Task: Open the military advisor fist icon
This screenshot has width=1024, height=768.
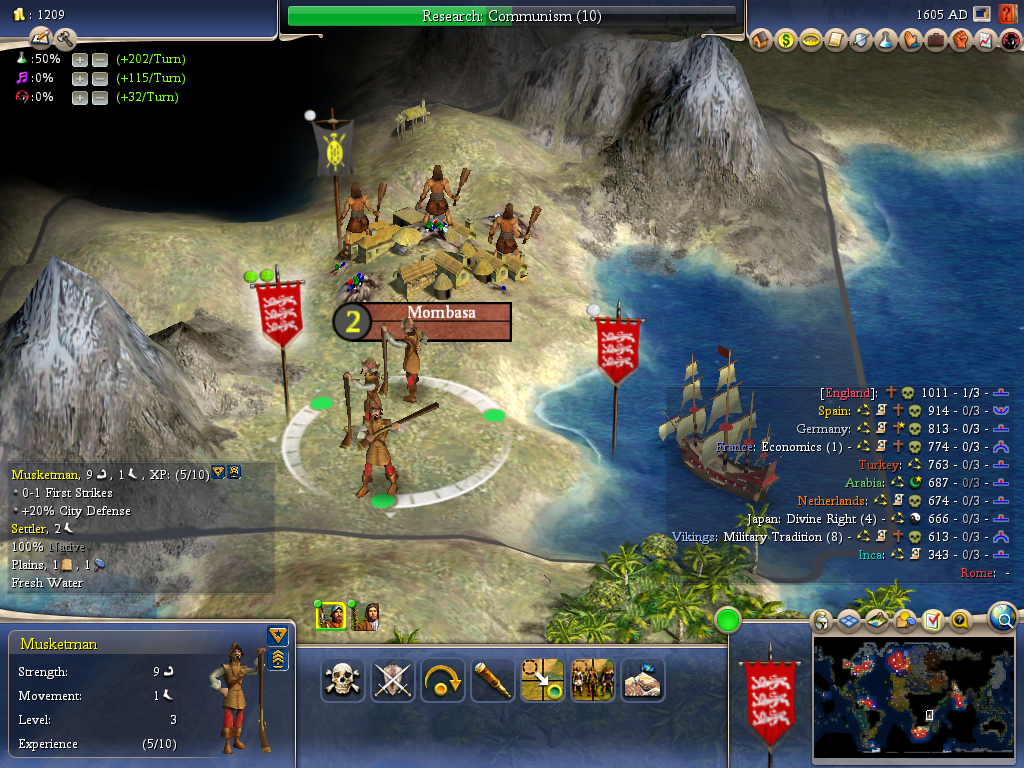Action: 959,41
